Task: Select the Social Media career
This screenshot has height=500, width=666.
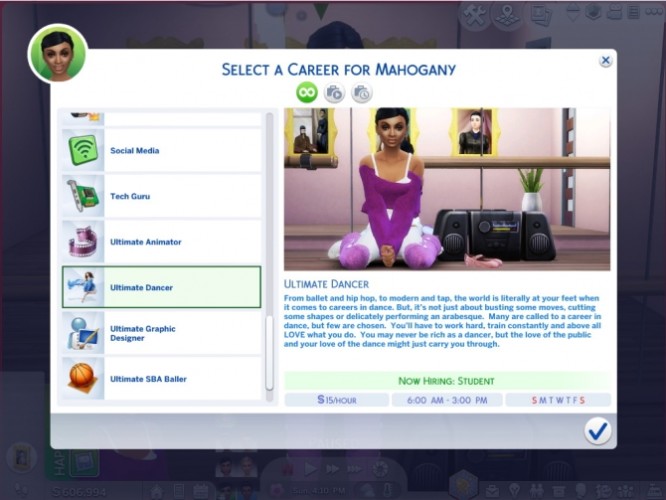Action: [x=161, y=151]
